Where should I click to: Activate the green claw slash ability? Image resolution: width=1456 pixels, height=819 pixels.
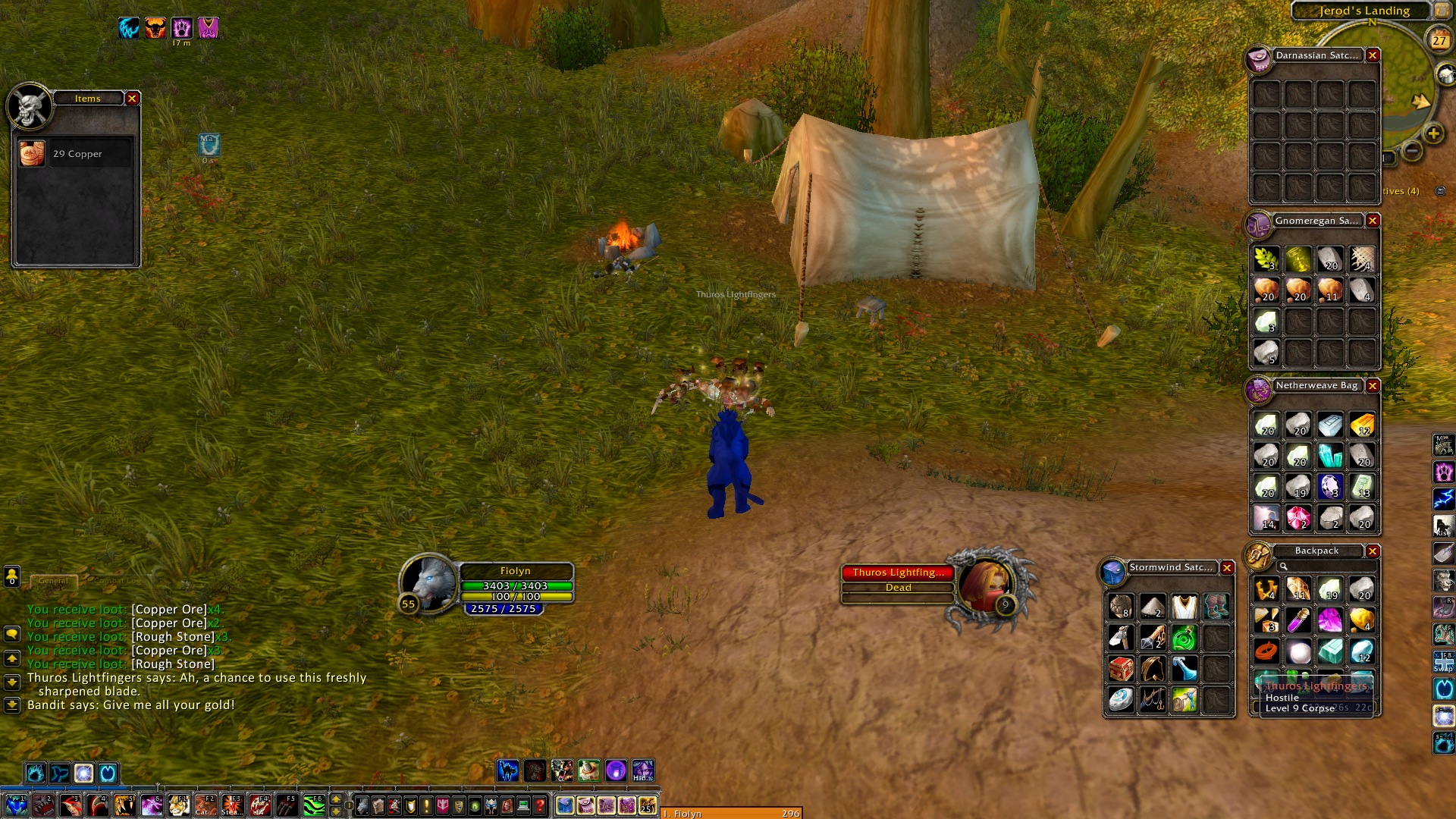(314, 805)
